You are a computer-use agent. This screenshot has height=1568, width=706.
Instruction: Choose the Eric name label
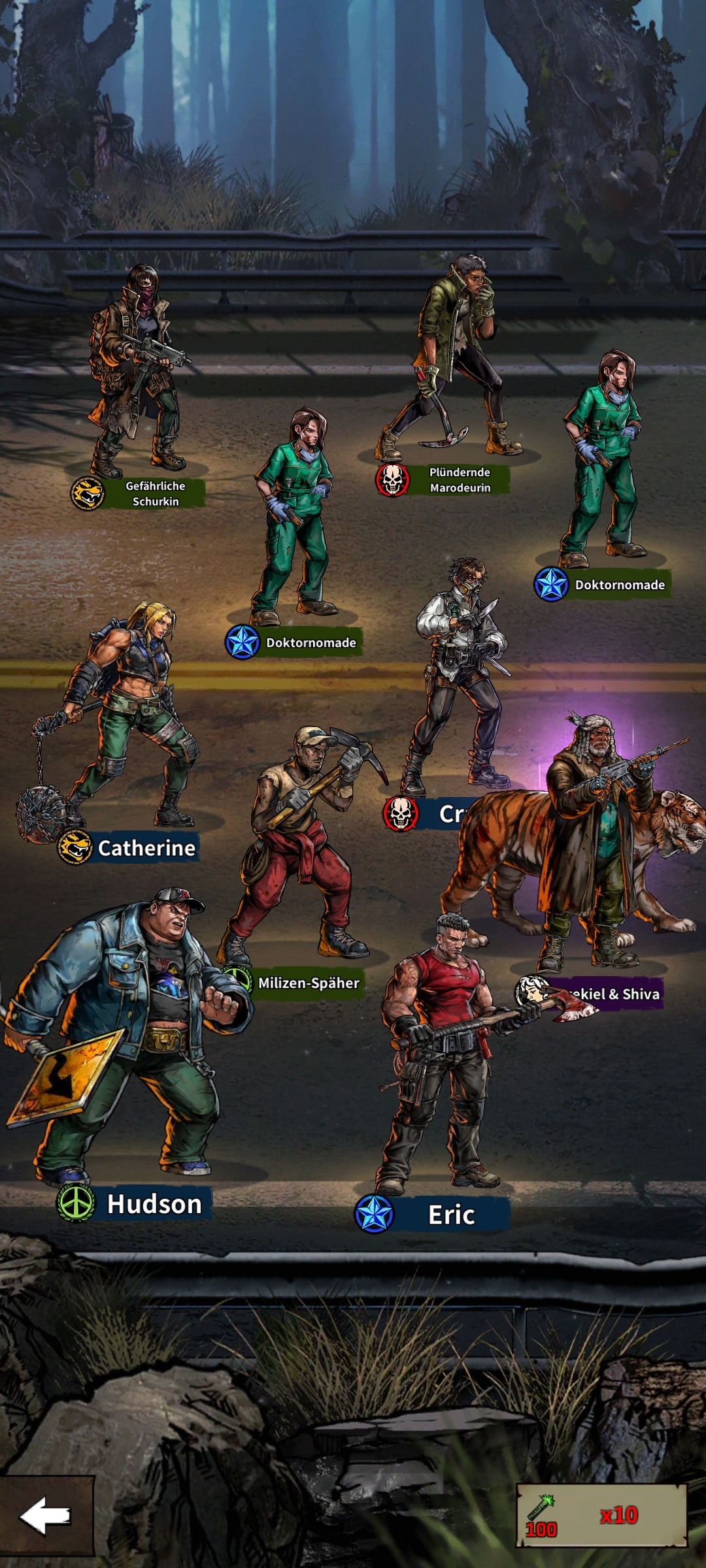(x=451, y=1215)
